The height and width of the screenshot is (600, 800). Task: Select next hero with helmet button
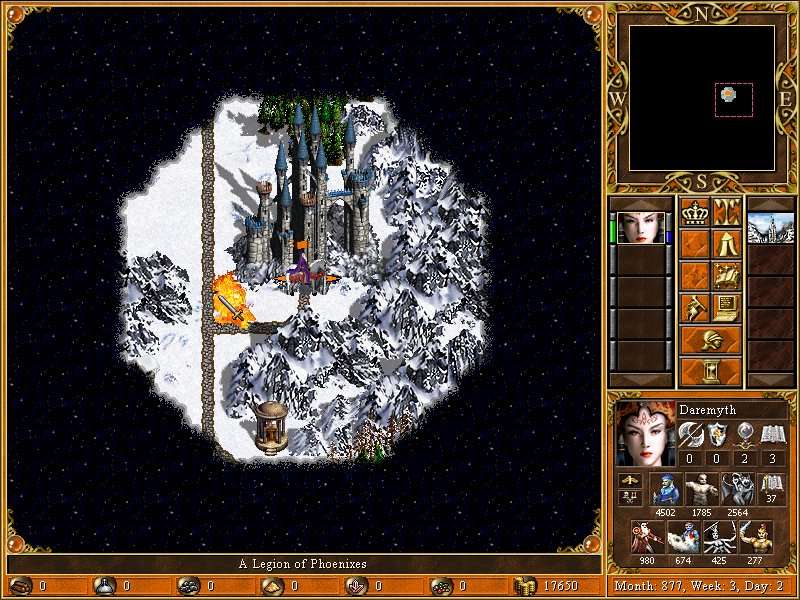pos(710,339)
